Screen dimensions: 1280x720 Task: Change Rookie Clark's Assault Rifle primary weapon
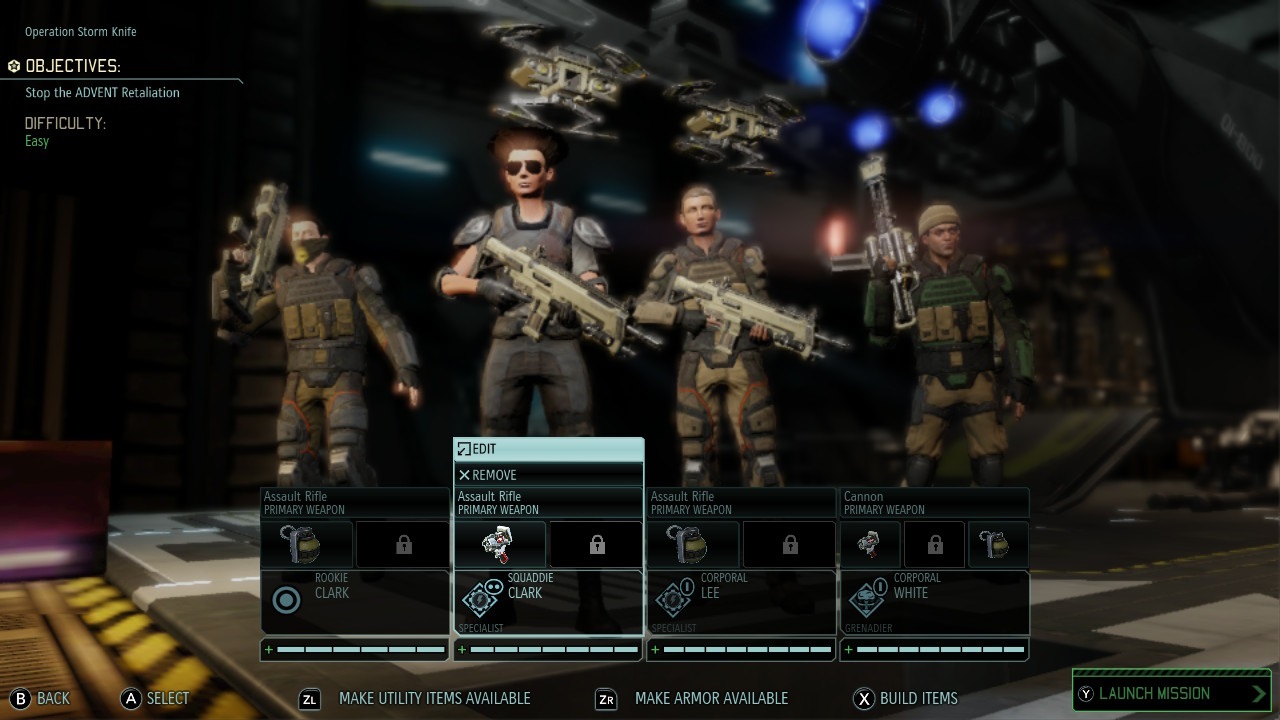(355, 502)
